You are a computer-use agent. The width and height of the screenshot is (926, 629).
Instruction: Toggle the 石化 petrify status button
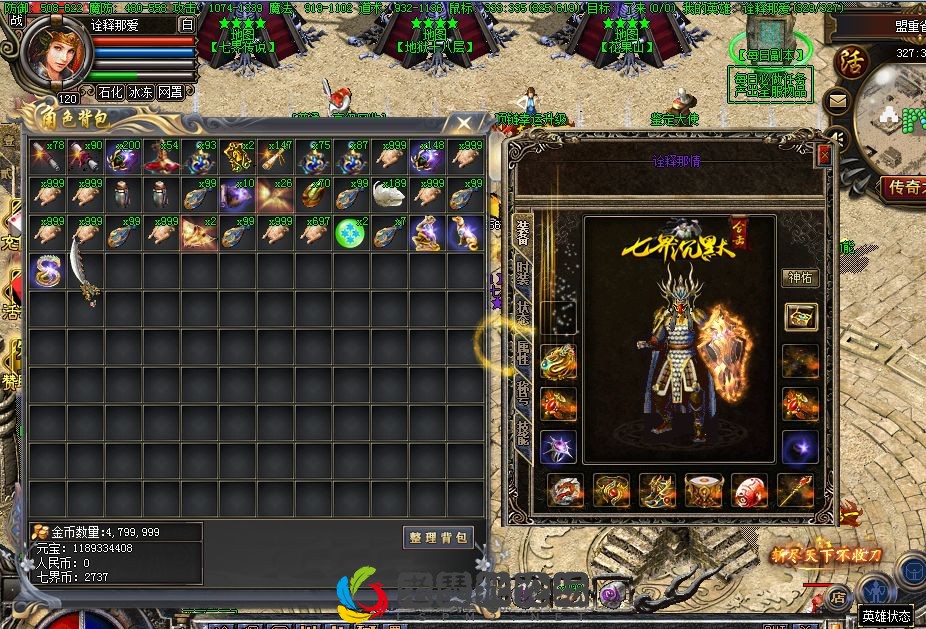coord(110,92)
